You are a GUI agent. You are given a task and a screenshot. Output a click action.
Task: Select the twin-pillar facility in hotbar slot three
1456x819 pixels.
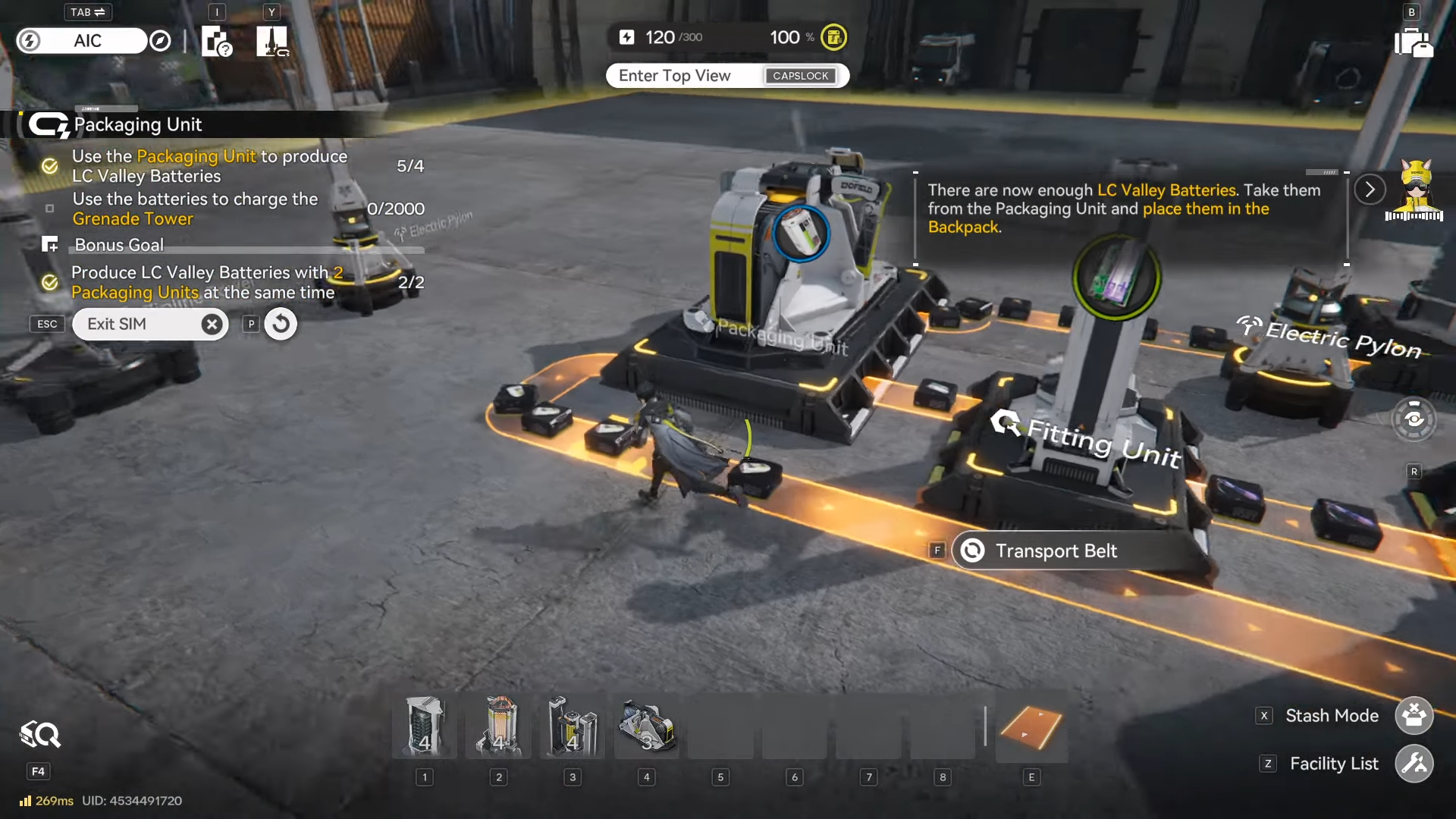(573, 726)
